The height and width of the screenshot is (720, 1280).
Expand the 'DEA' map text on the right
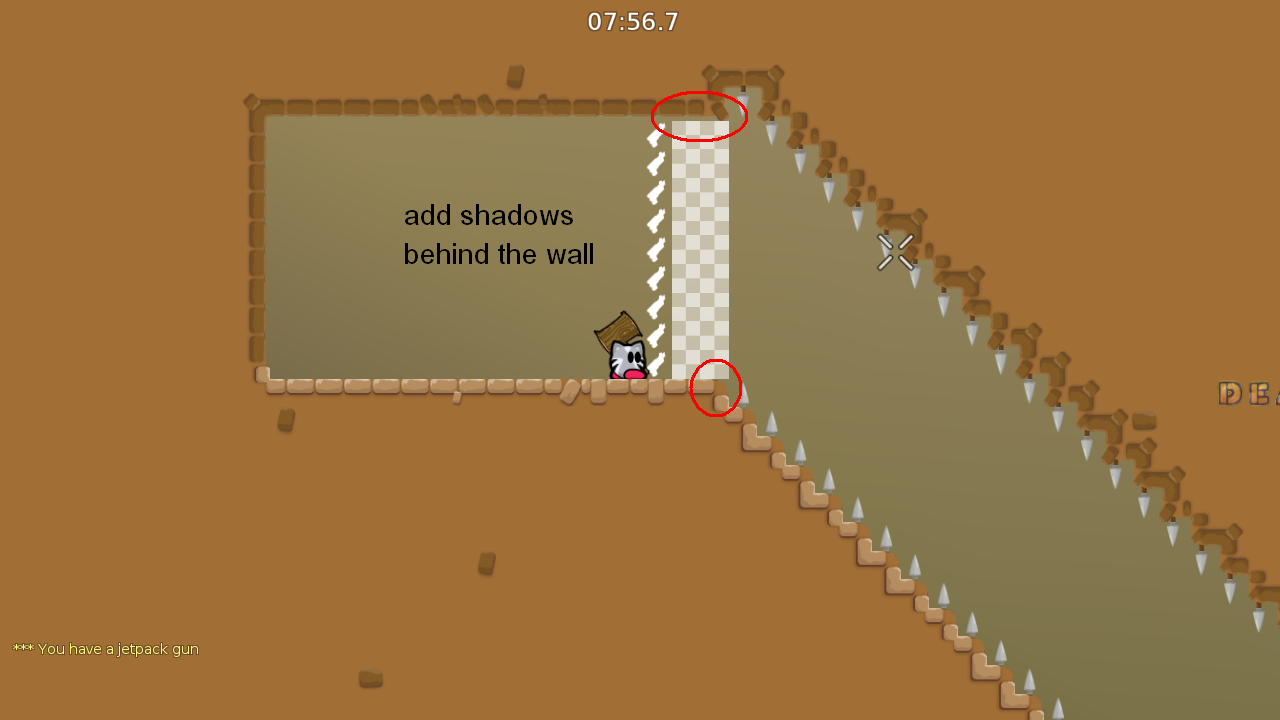(x=1244, y=393)
